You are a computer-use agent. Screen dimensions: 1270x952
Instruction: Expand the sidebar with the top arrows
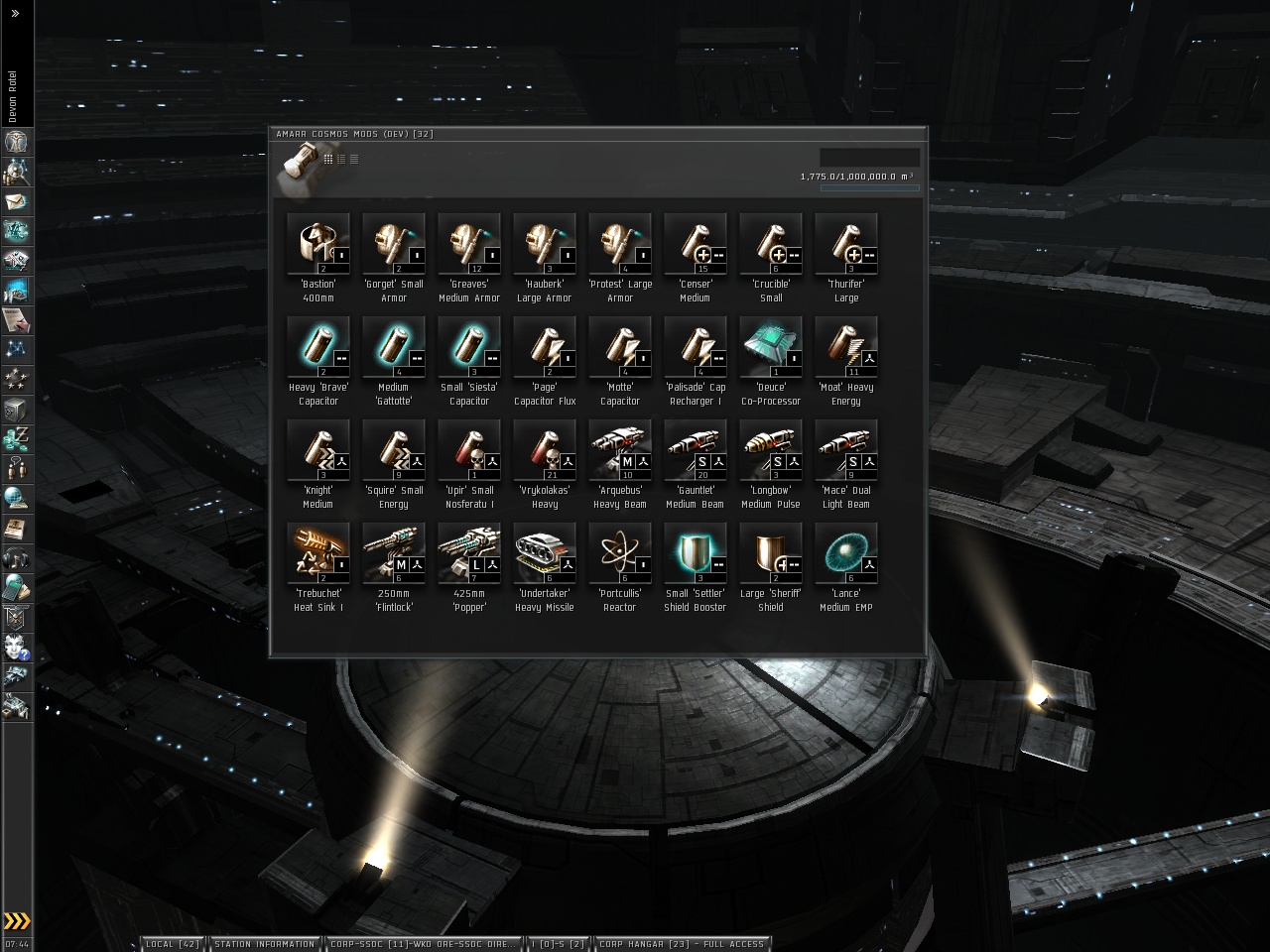point(15,14)
